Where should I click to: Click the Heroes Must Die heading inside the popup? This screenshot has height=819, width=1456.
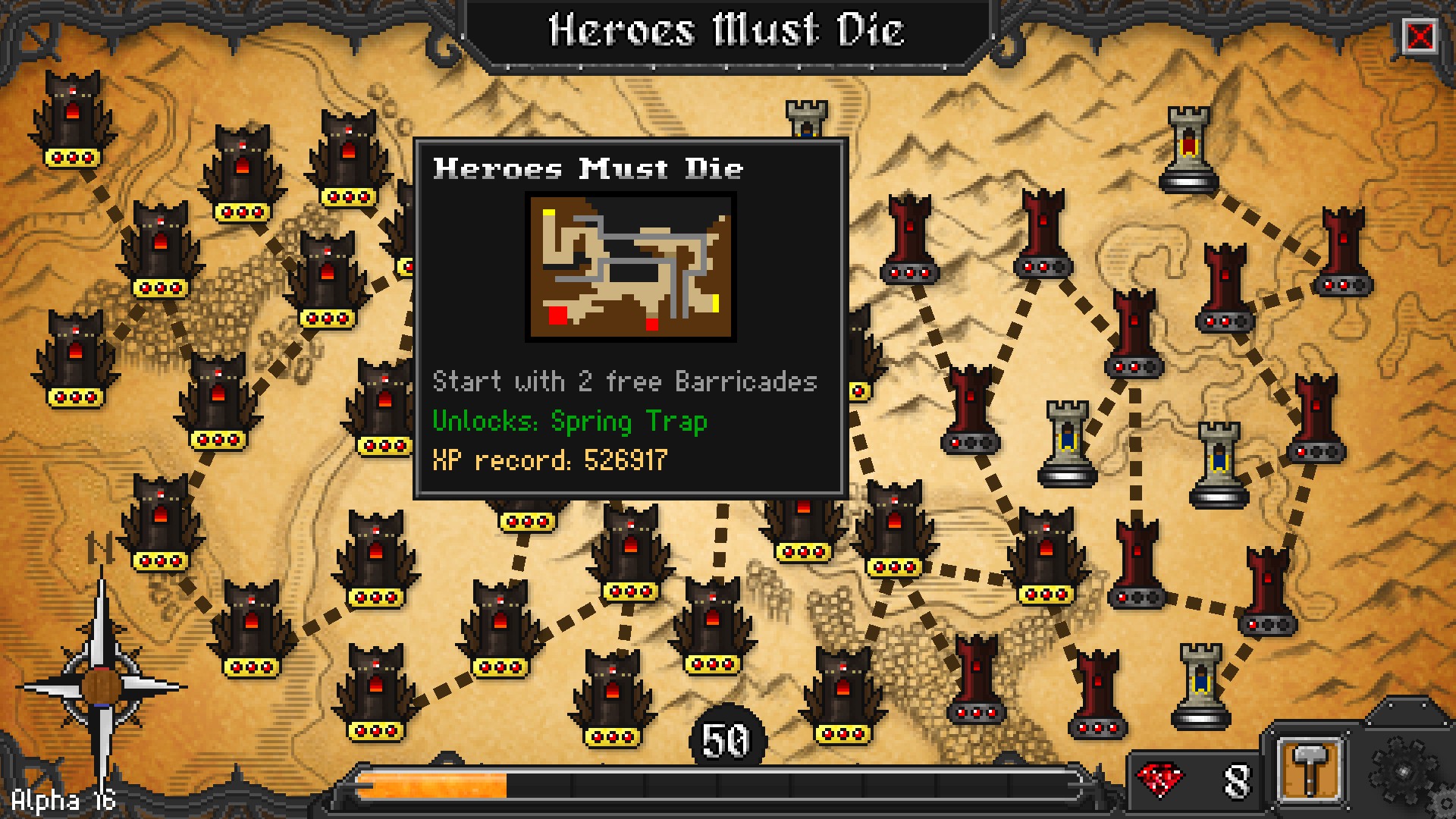[588, 168]
